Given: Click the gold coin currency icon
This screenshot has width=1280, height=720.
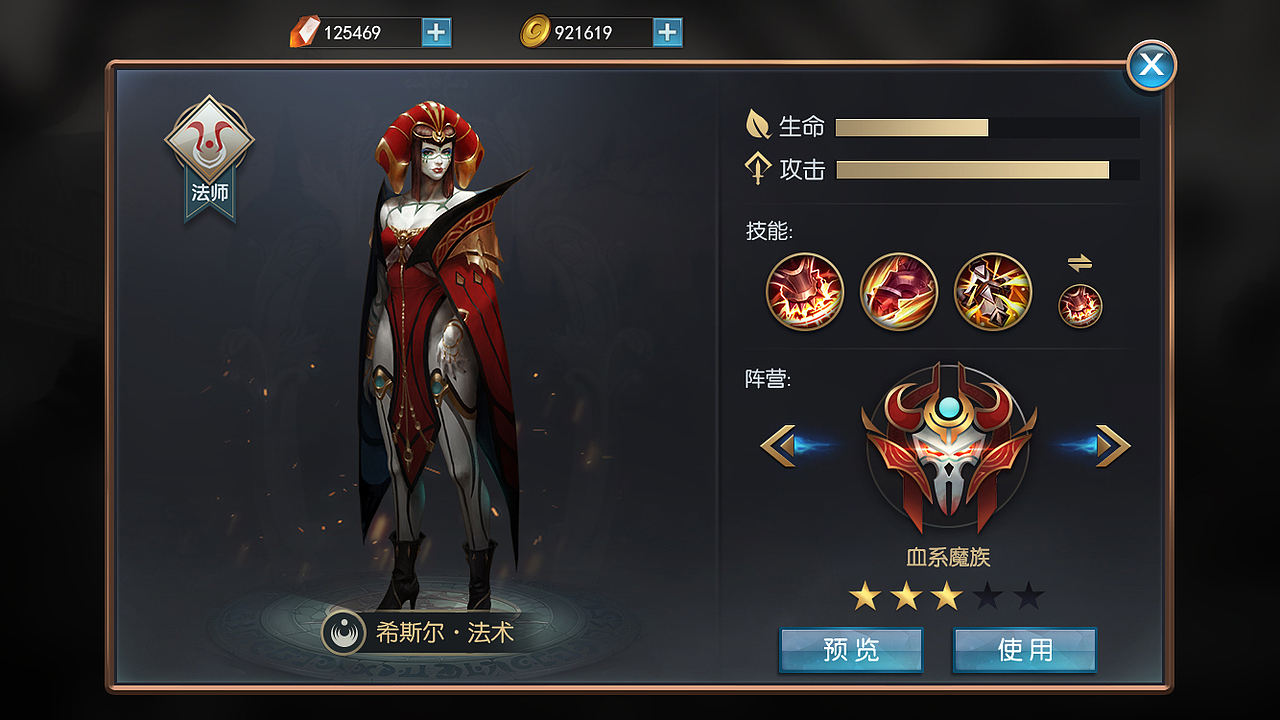Looking at the screenshot, I should (x=537, y=31).
